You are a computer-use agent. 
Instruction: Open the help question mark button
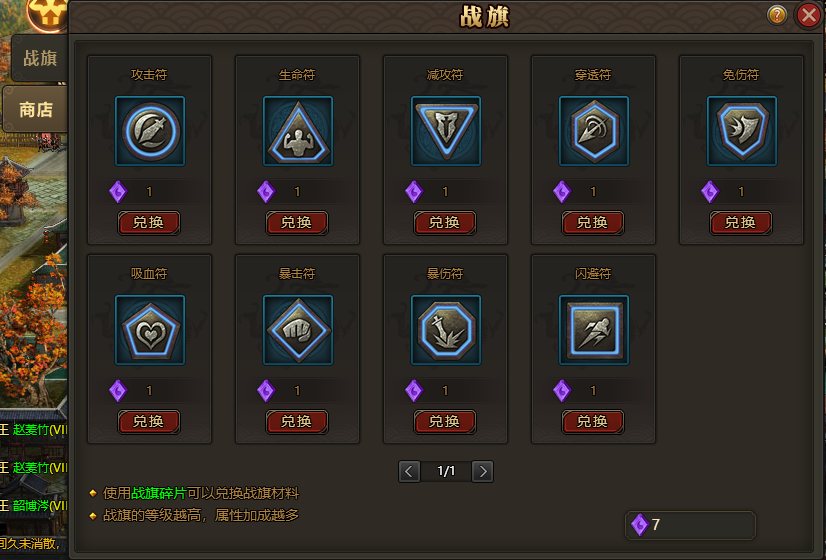(x=777, y=15)
